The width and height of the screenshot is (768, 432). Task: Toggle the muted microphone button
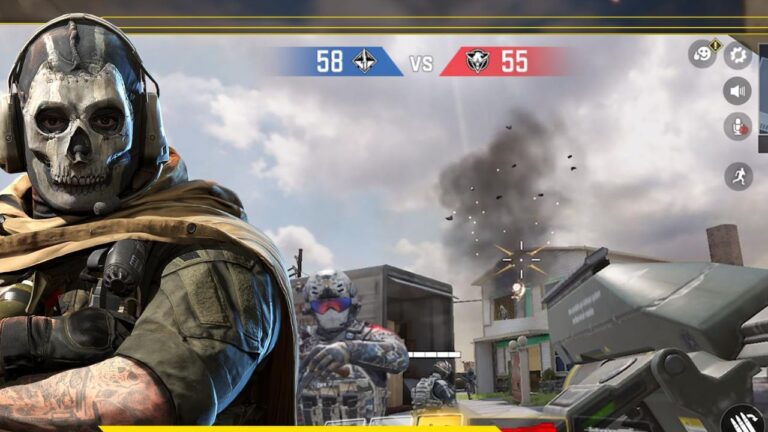point(738,127)
